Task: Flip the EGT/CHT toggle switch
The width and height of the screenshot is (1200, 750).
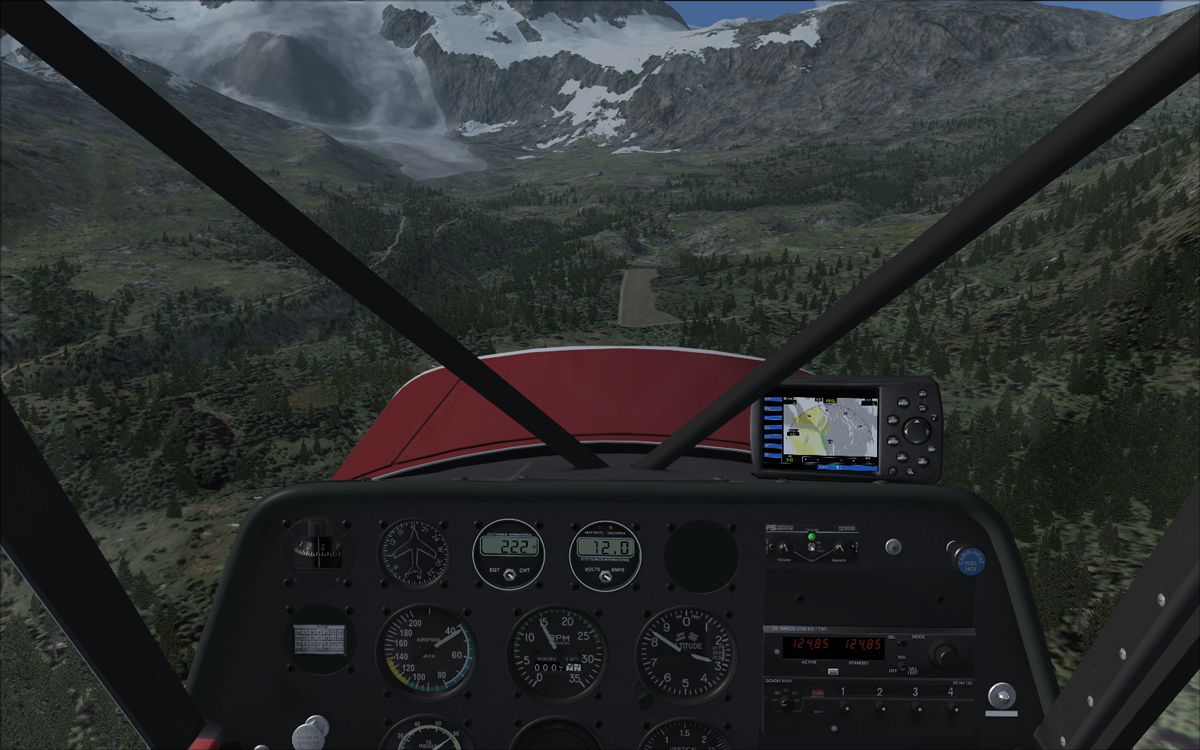Action: tap(508, 575)
